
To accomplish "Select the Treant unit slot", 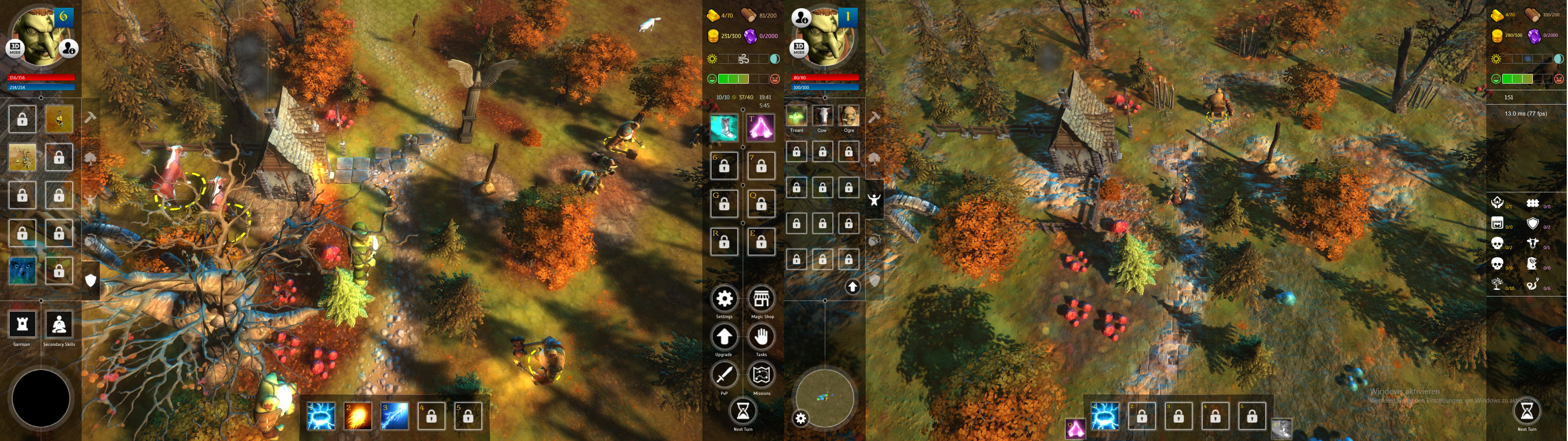I will coord(796,116).
